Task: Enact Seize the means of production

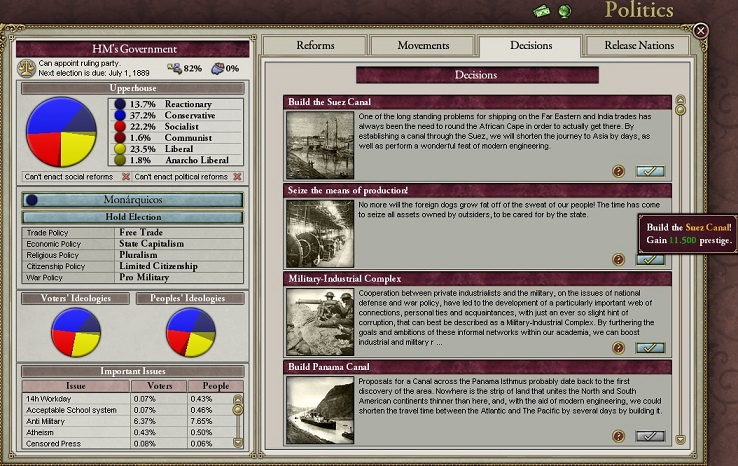Action: pyautogui.click(x=650, y=260)
